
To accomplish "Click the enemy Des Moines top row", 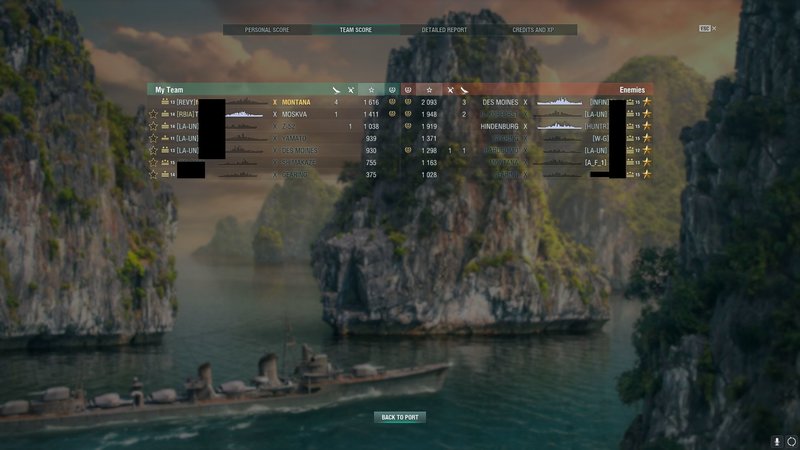I will point(500,102).
